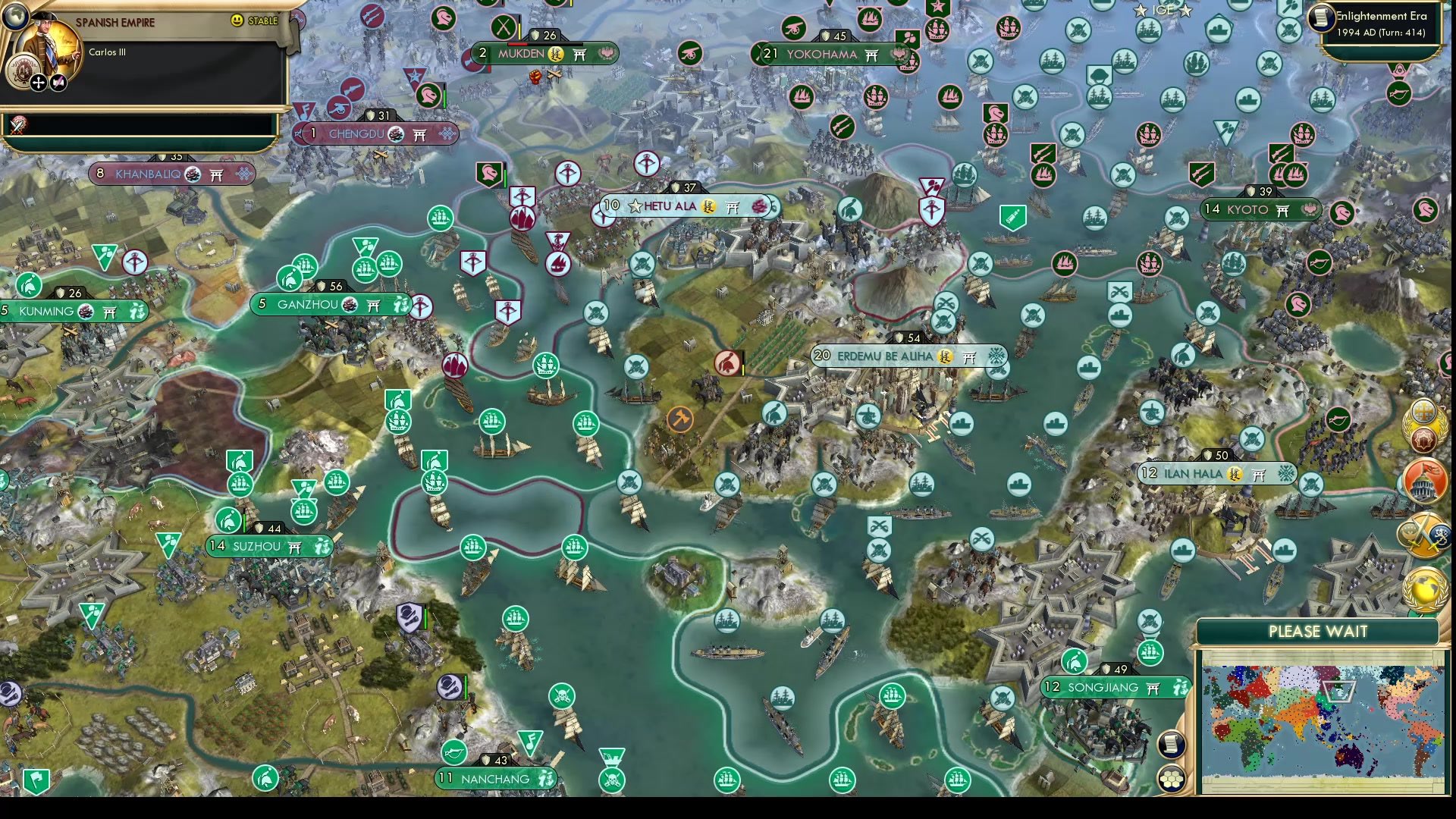Click the Jerusalem religion notification medallion
The height and width of the screenshot is (819, 1456).
[1423, 411]
